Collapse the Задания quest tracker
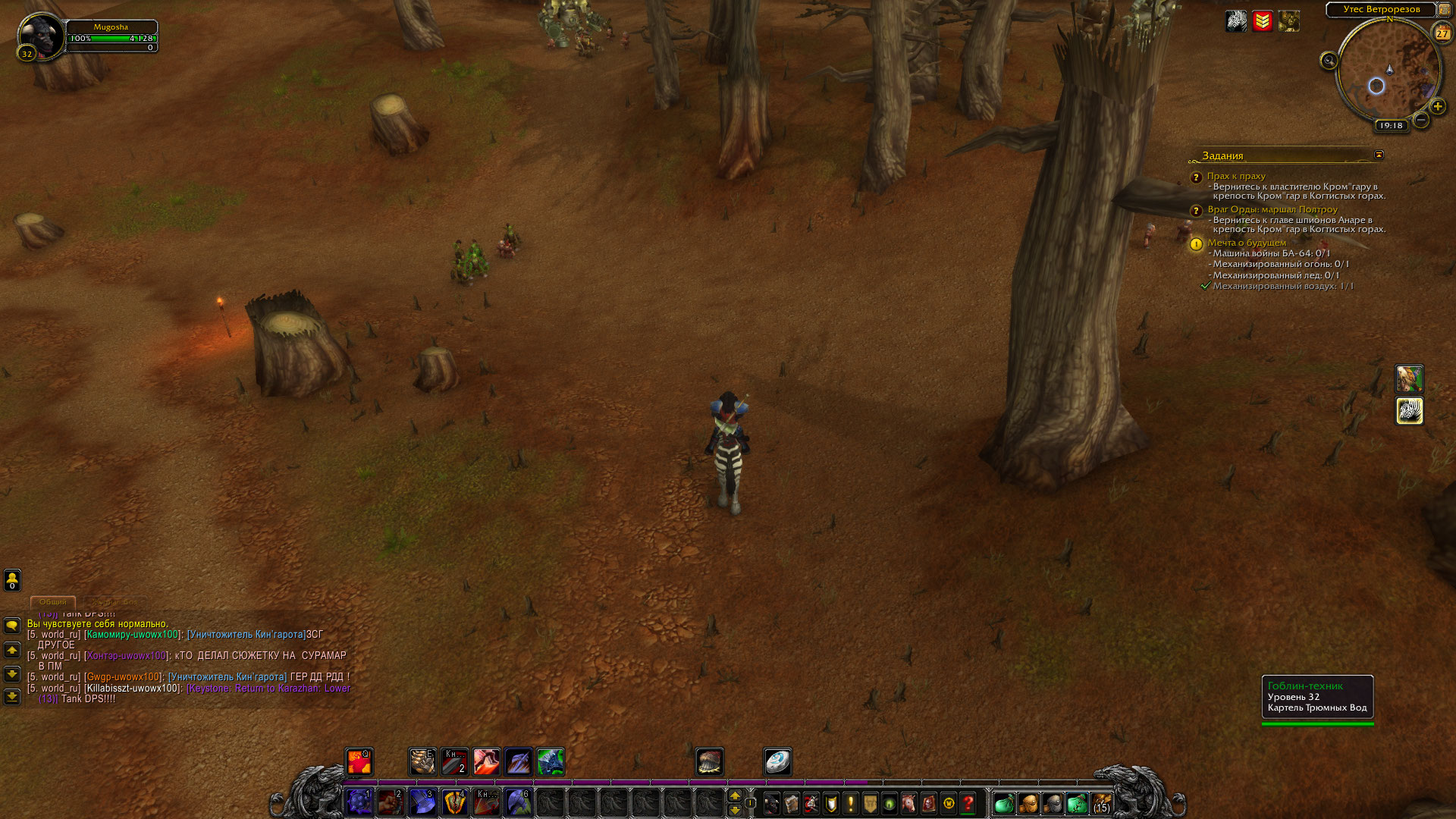The height and width of the screenshot is (819, 1456). click(x=1379, y=155)
